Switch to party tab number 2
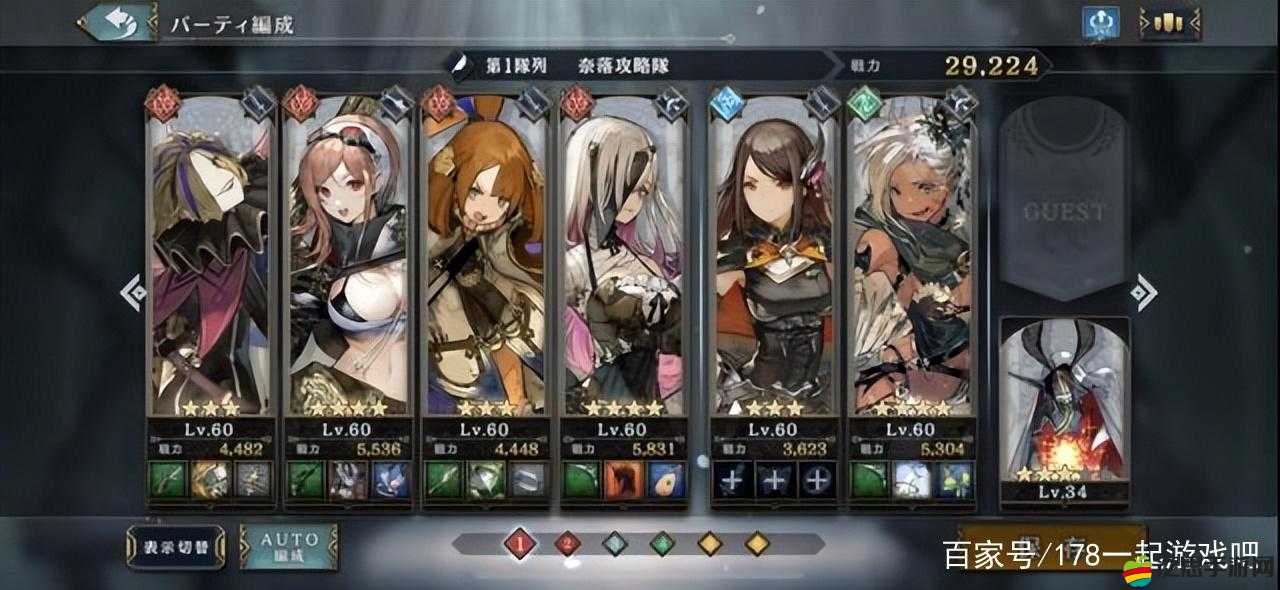This screenshot has width=1280, height=590. (568, 544)
